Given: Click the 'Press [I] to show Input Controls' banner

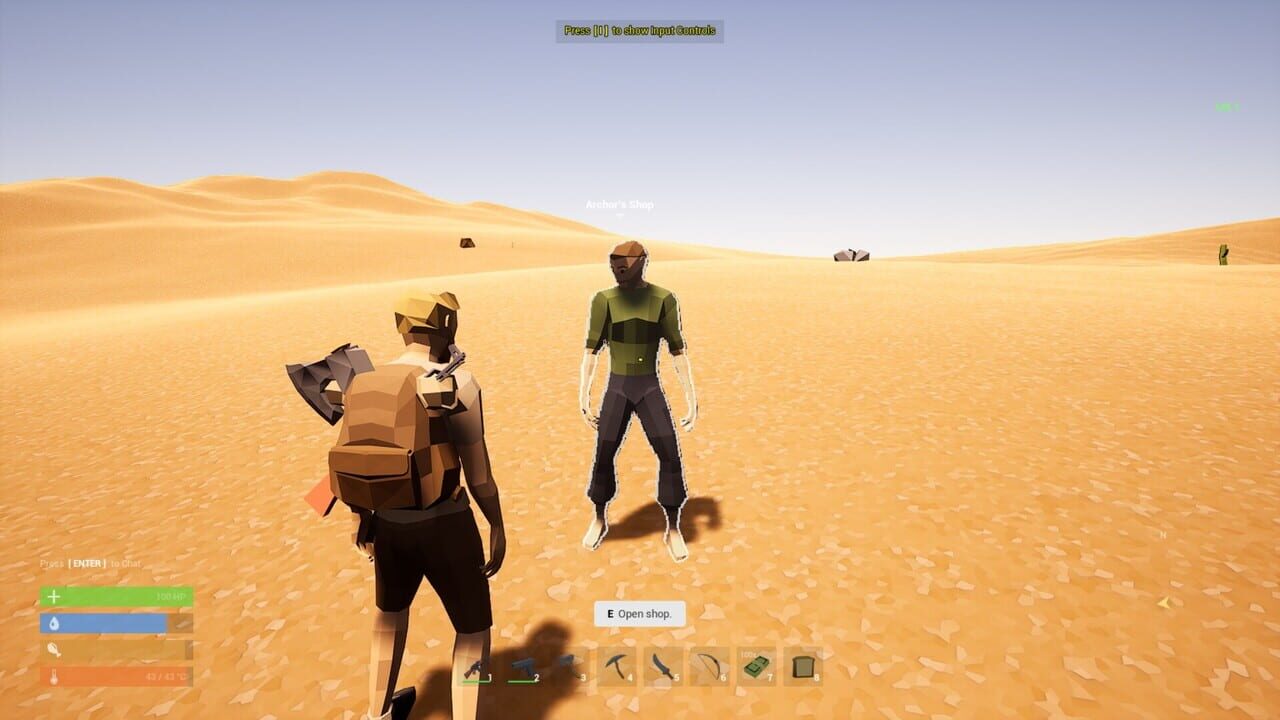Looking at the screenshot, I should pos(639,32).
